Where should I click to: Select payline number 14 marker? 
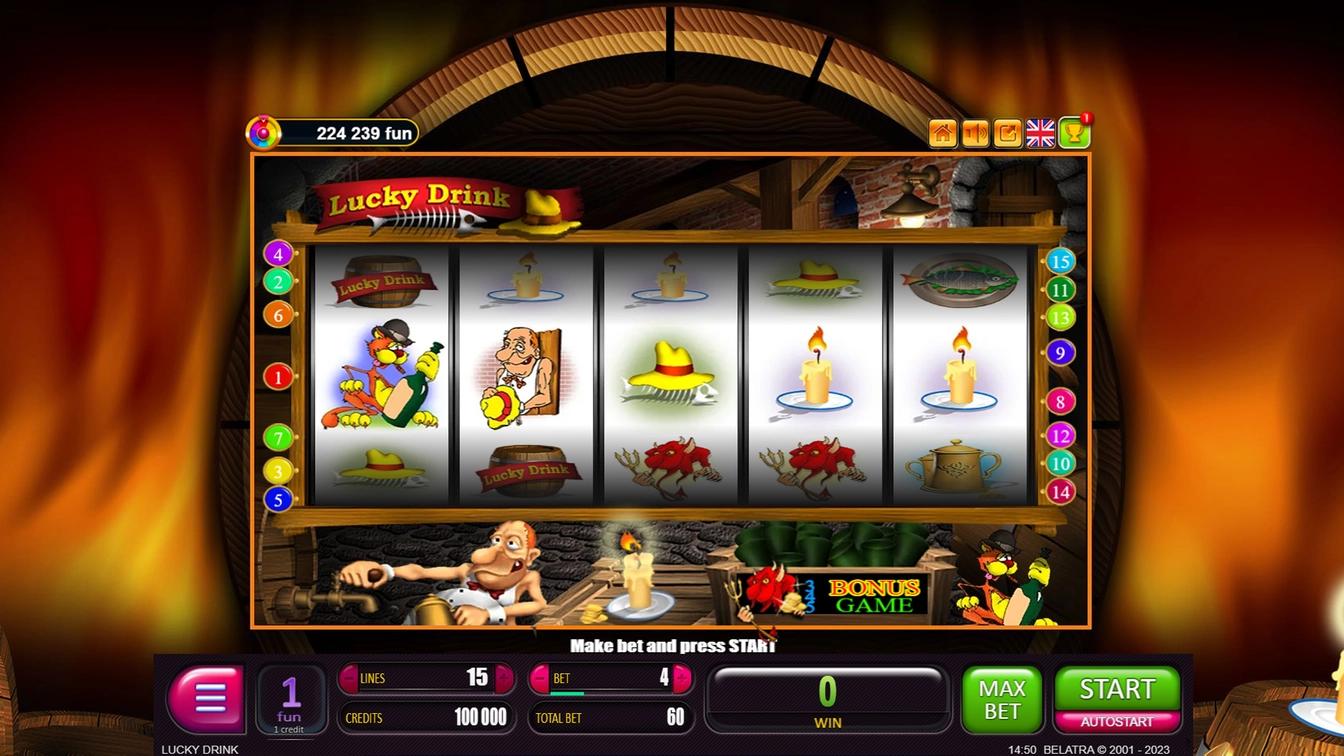pyautogui.click(x=1060, y=491)
